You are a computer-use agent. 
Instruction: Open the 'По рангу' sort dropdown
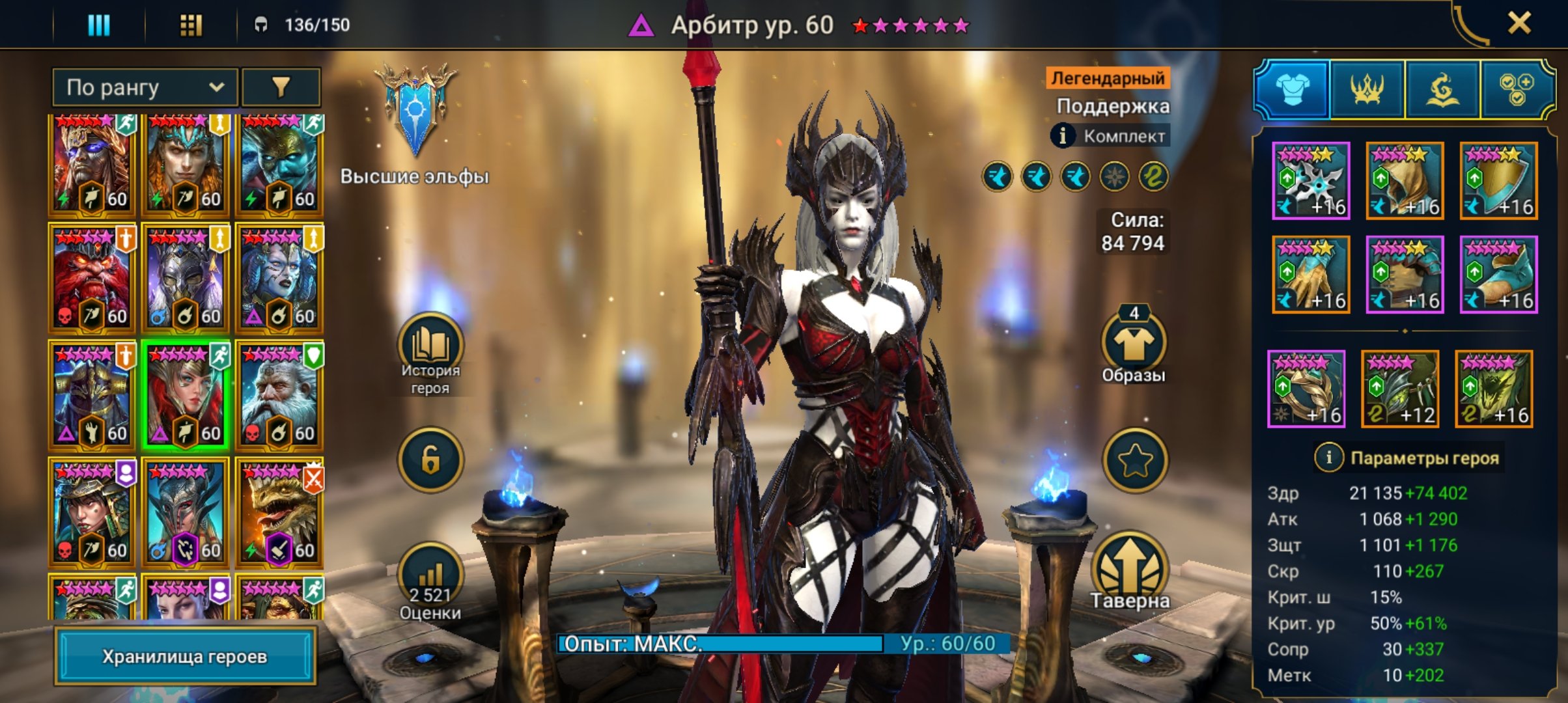pos(145,87)
